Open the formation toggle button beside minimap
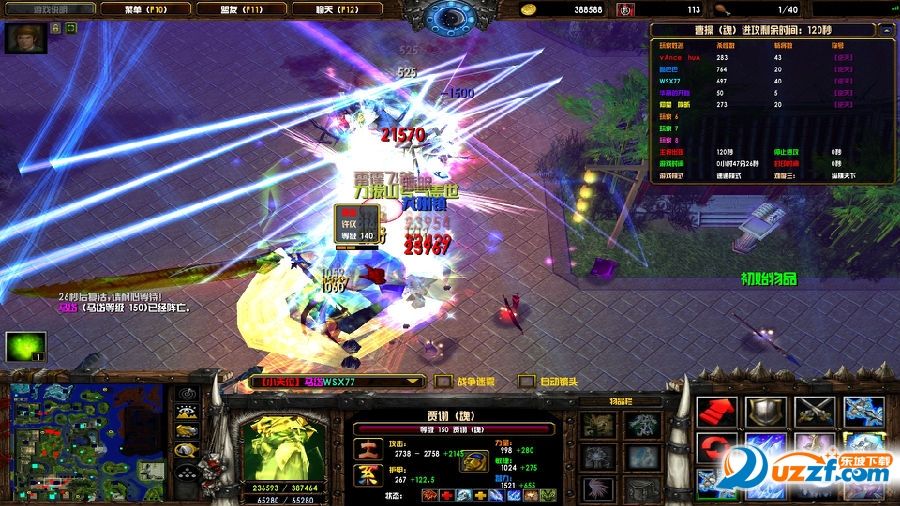Viewport: 900px width, 506px height. (x=186, y=470)
